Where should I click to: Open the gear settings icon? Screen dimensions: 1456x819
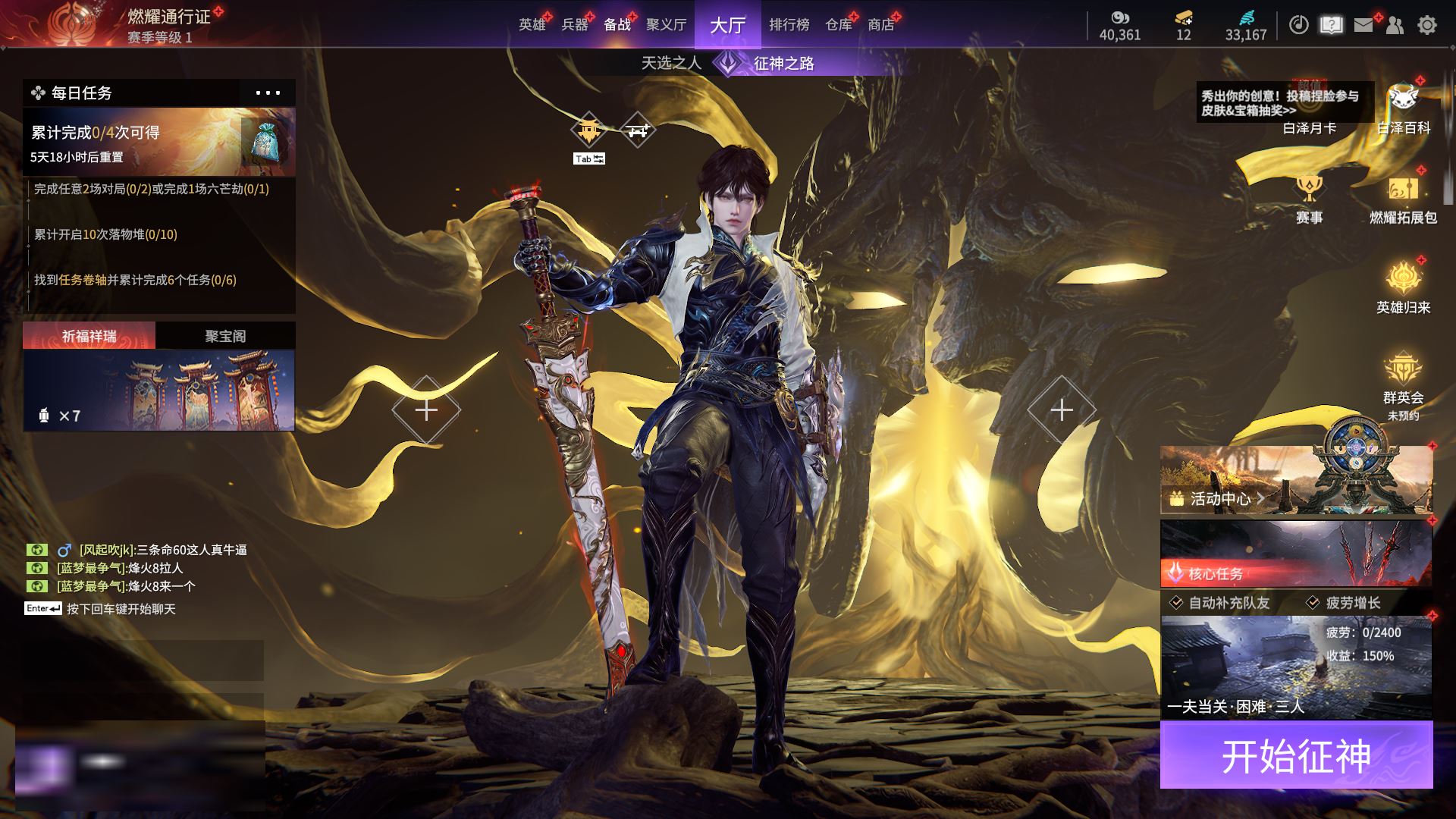(x=1427, y=25)
